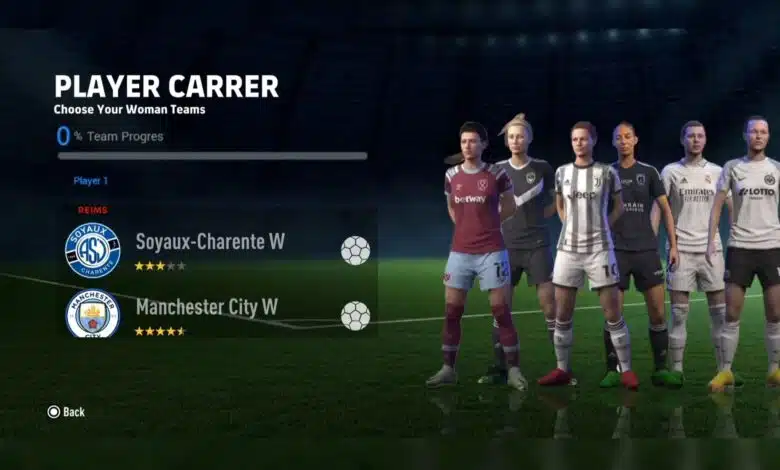Viewport: 780px width, 470px height.
Task: Go back using the Back button
Action: point(66,412)
